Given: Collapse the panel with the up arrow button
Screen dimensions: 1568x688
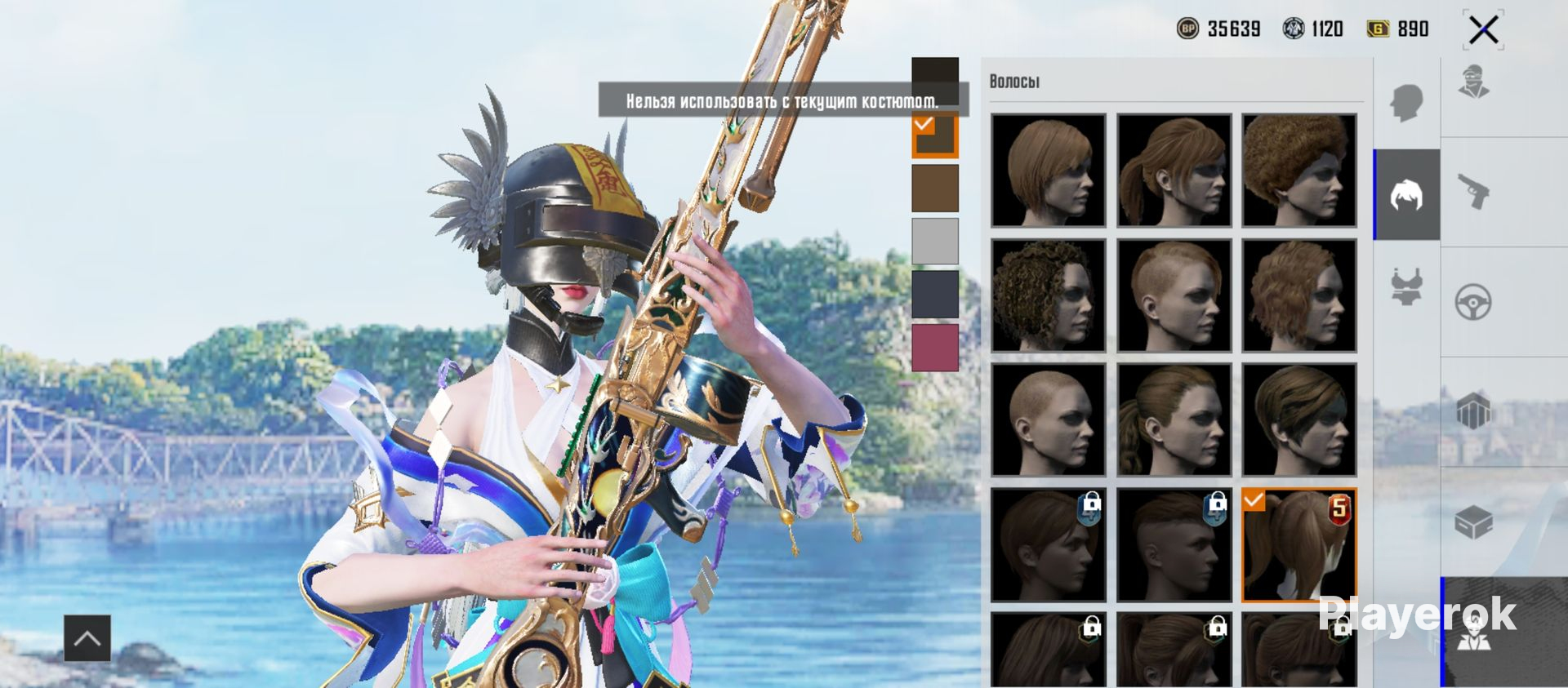Looking at the screenshot, I should [x=87, y=637].
